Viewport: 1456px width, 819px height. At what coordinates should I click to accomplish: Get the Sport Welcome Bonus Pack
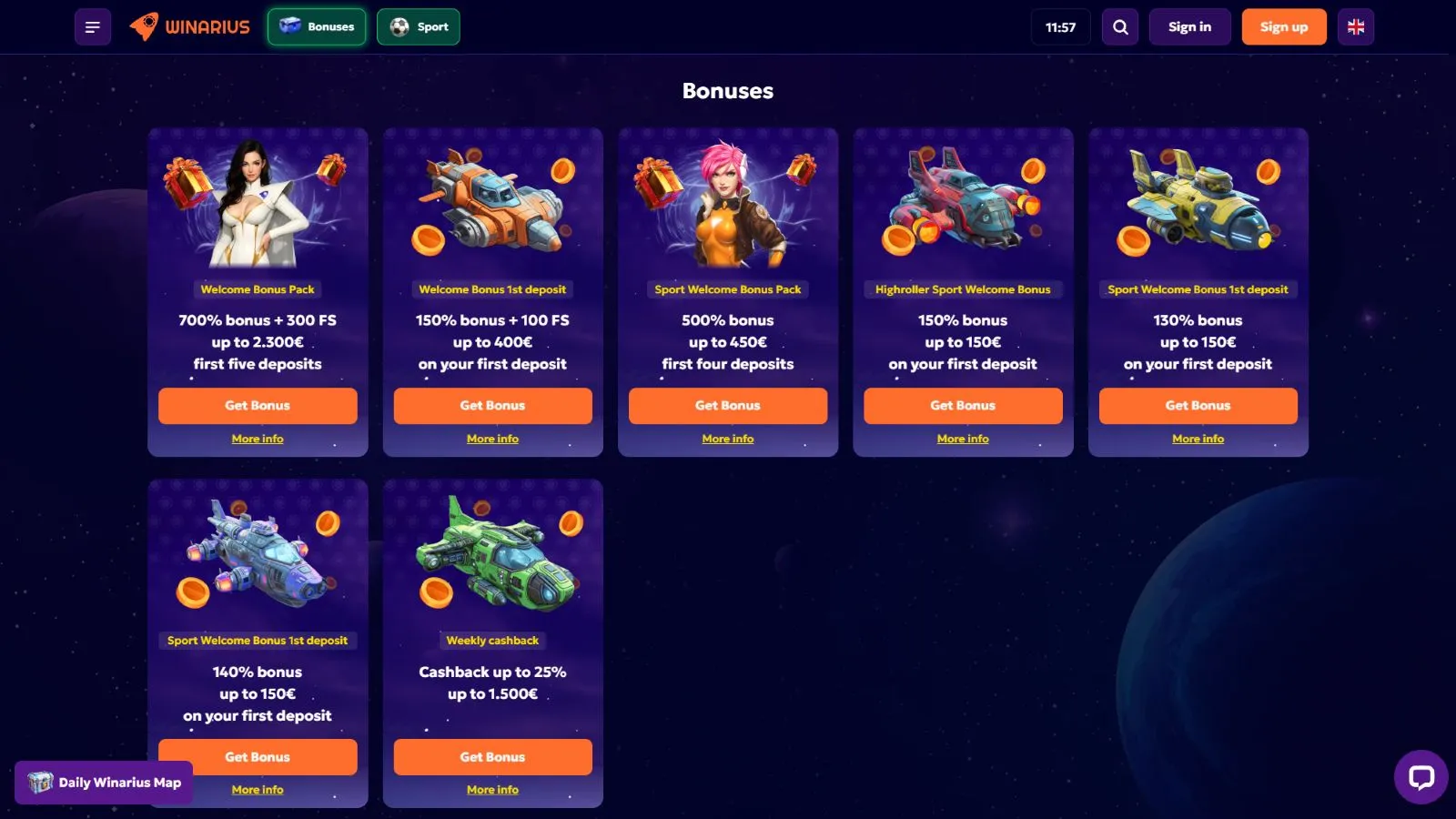click(727, 406)
